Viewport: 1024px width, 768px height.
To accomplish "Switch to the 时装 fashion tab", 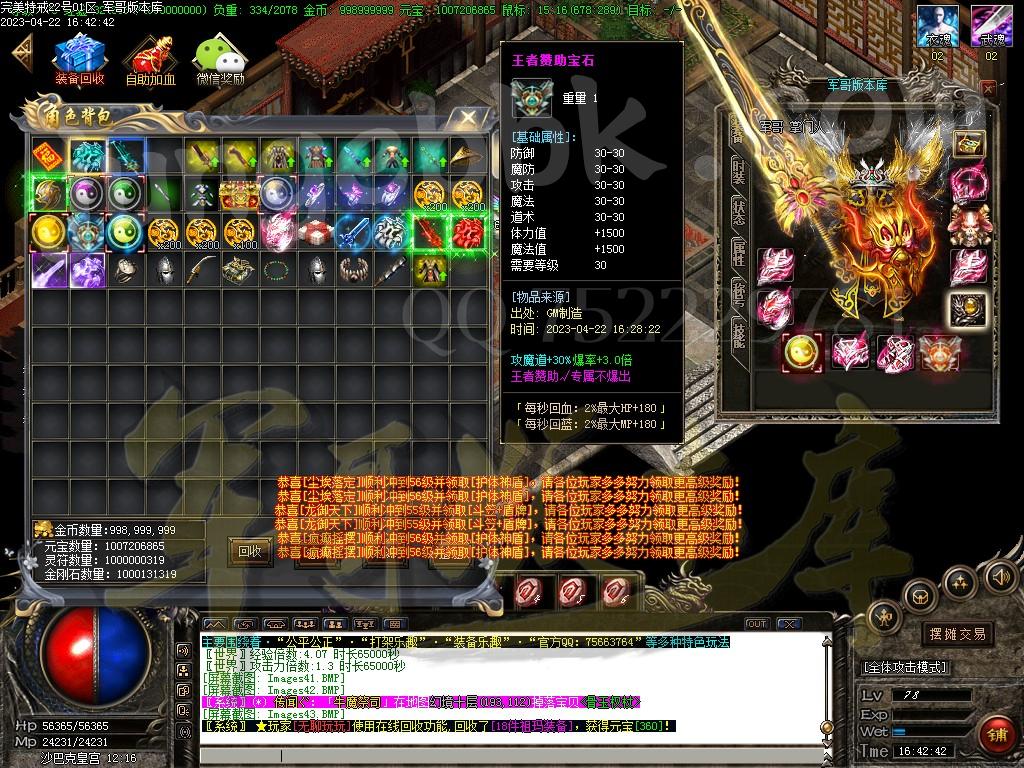I will pos(738,172).
